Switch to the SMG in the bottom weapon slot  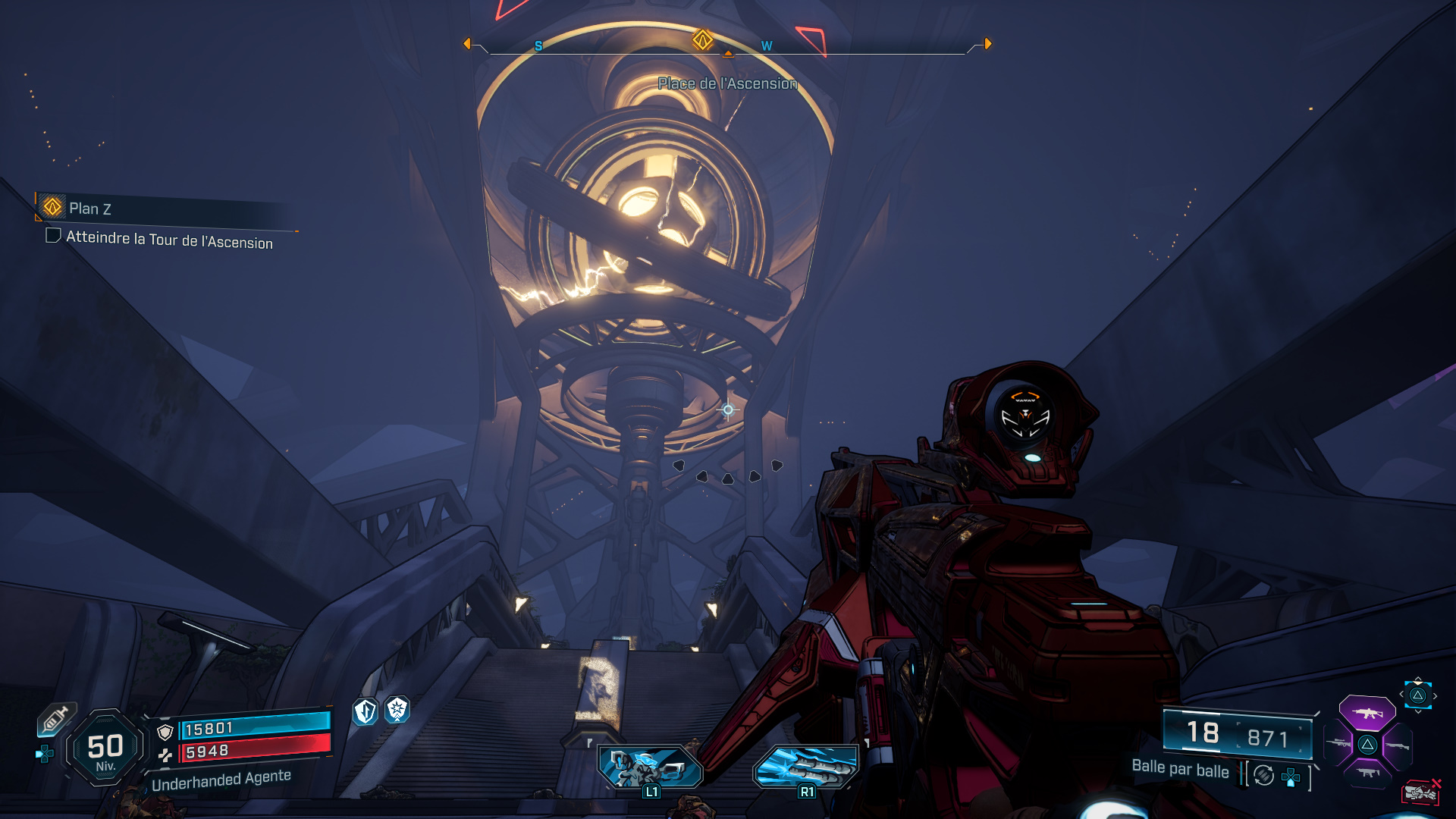click(x=1368, y=773)
